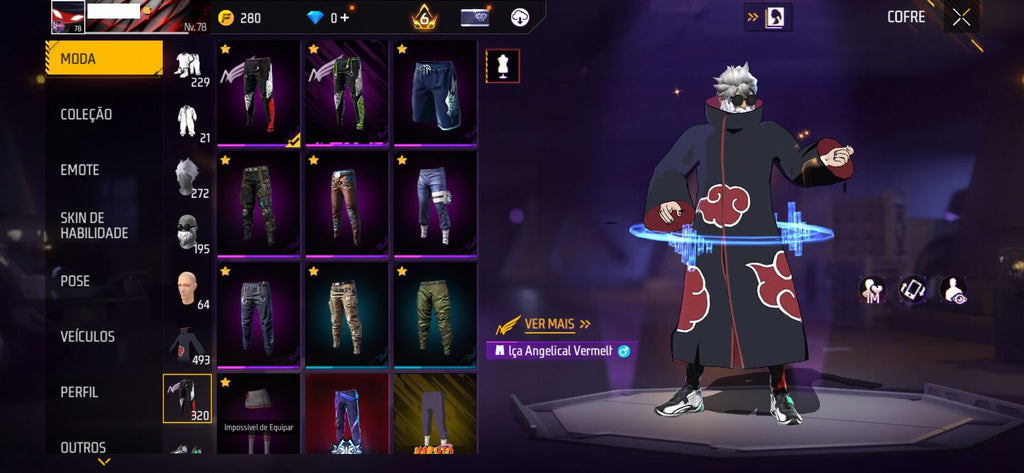Open the collection book icon

tap(775, 17)
